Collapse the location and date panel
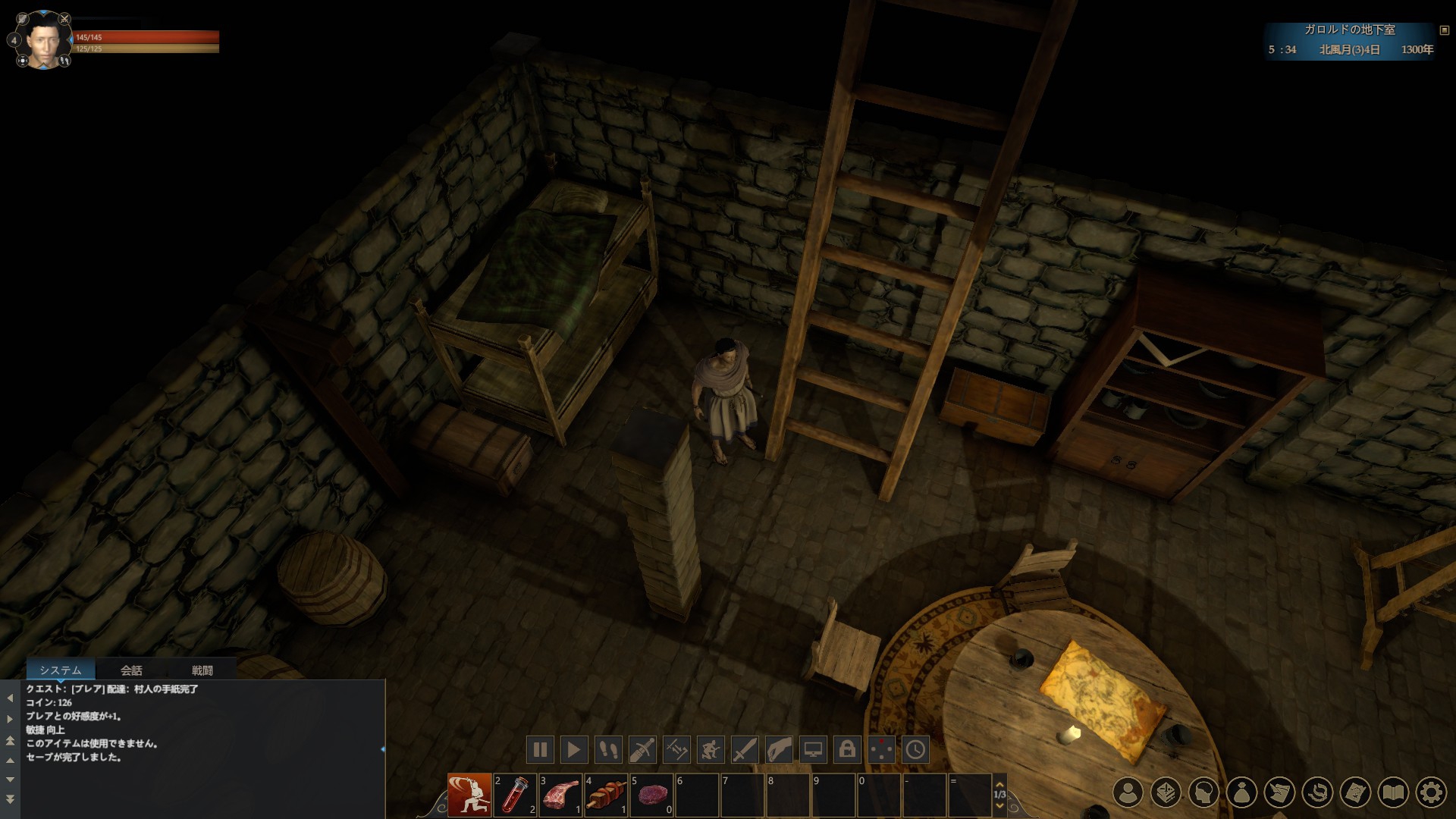The width and height of the screenshot is (1456, 819). [x=1444, y=30]
